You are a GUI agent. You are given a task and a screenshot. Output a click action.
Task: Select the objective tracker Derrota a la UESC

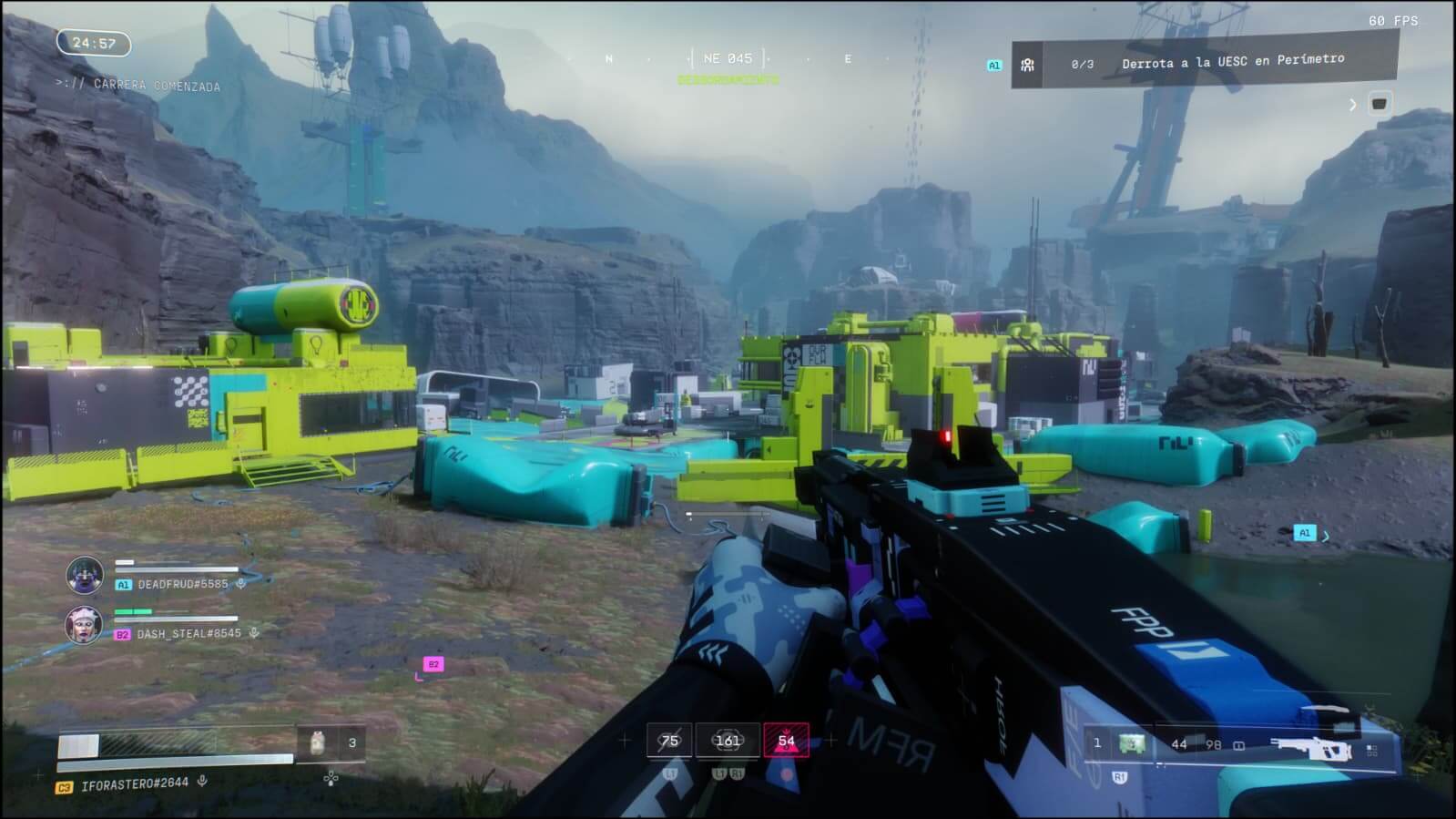tap(1232, 62)
